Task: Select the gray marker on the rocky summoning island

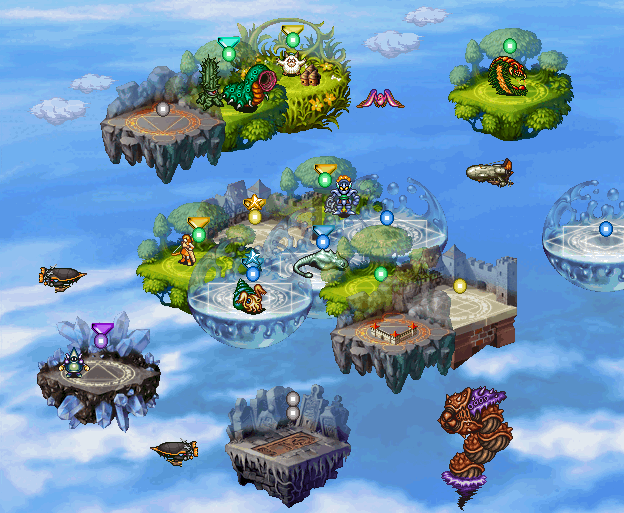Action: click(x=163, y=108)
